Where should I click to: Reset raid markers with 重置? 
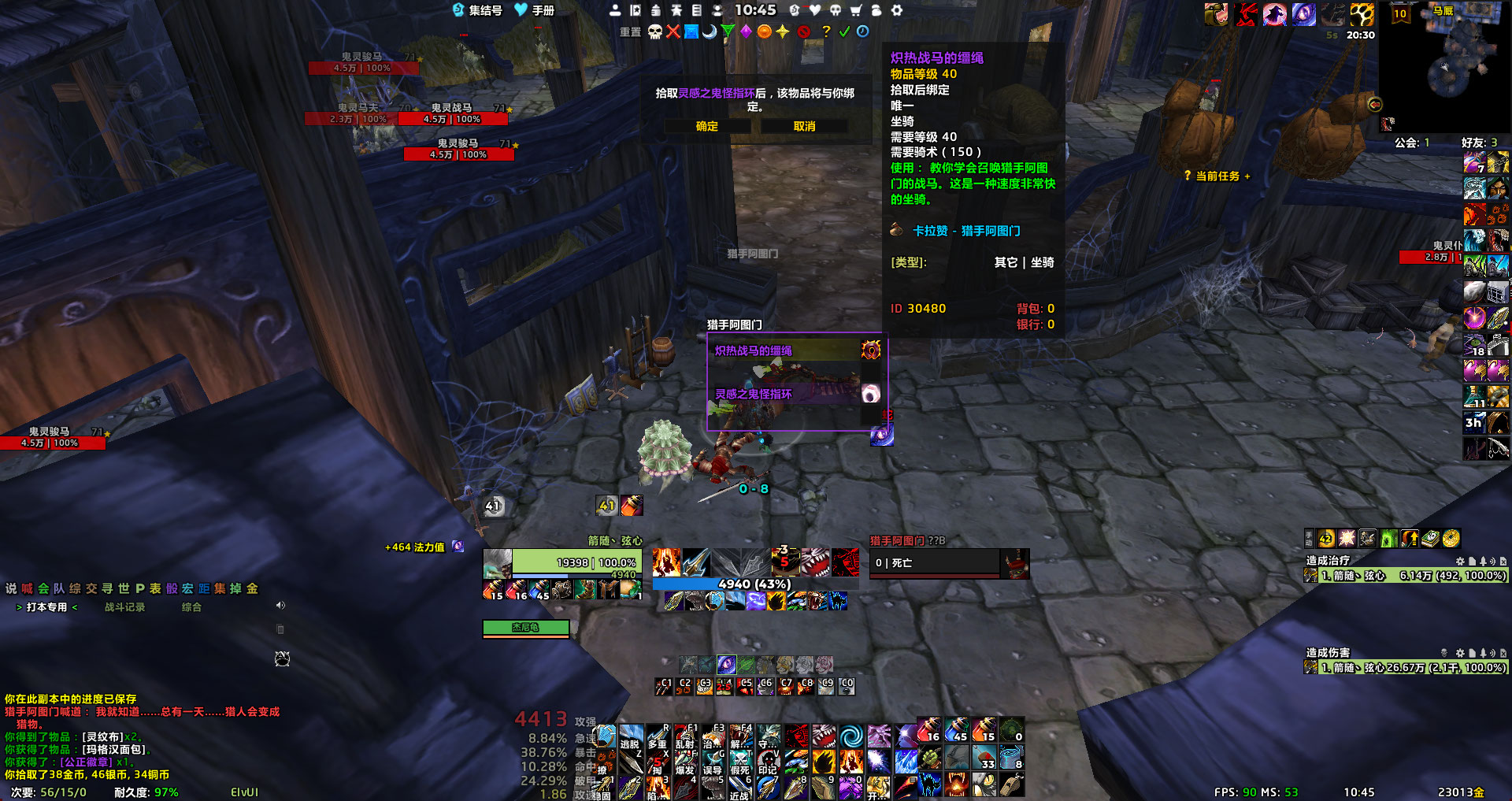(x=630, y=32)
